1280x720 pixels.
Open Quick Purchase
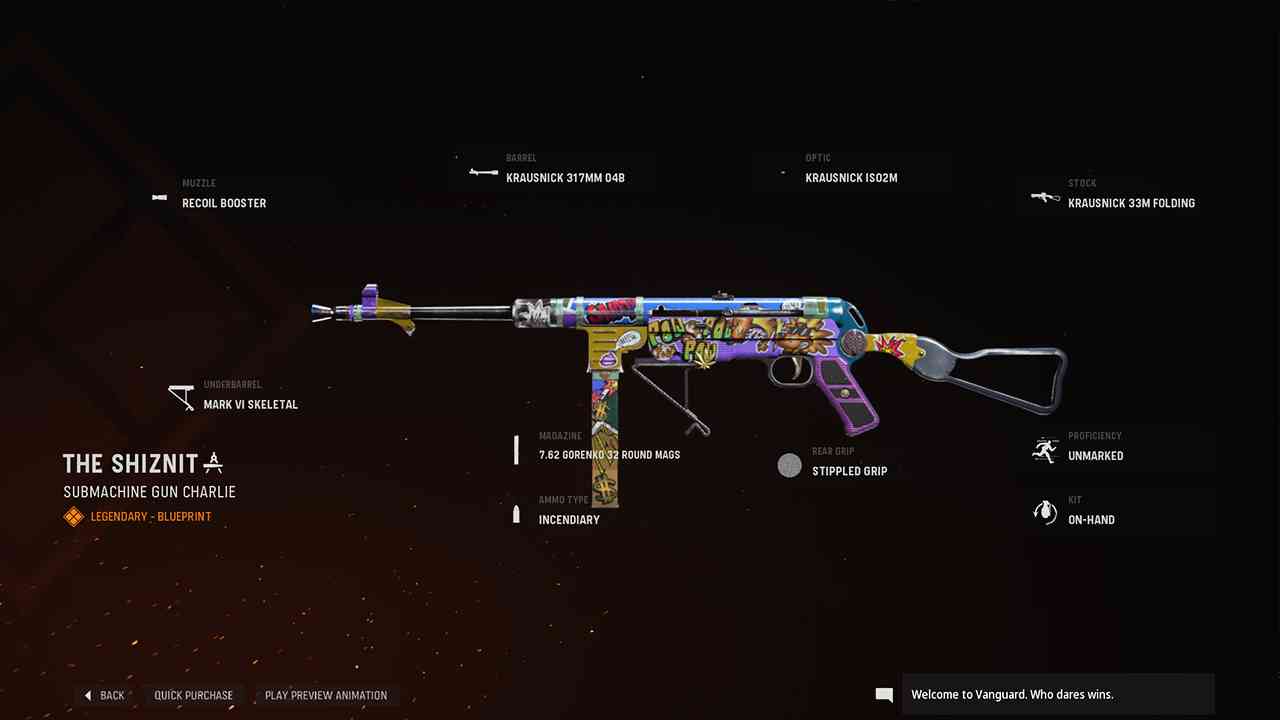point(193,695)
